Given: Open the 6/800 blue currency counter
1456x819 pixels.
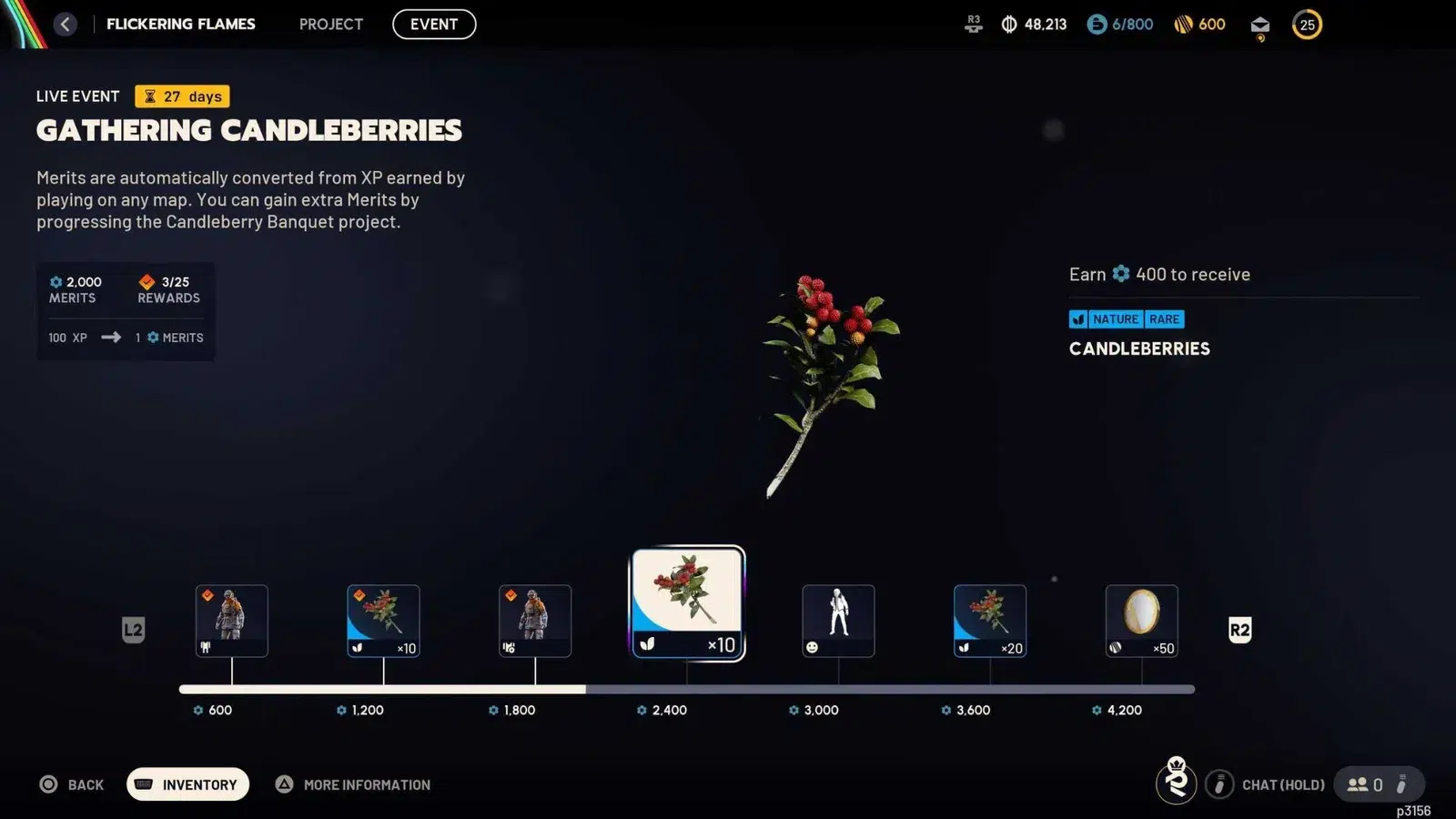Looking at the screenshot, I should (1120, 25).
